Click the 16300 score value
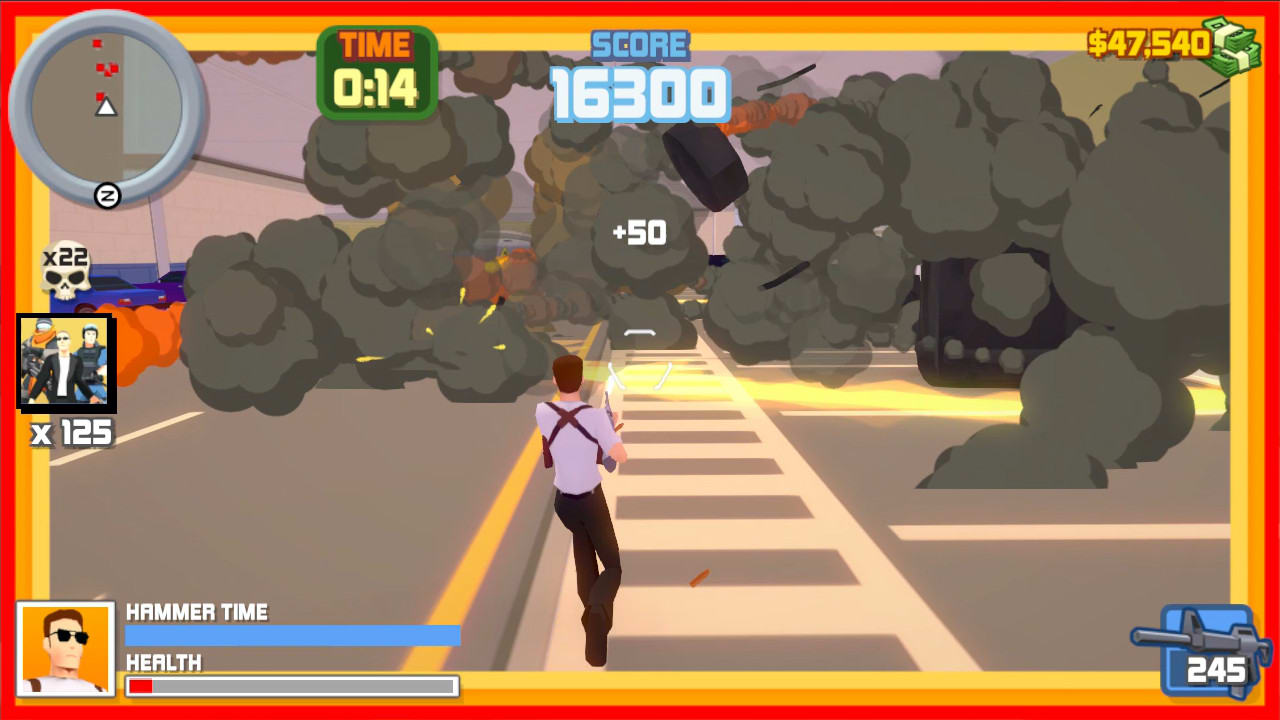 point(641,95)
